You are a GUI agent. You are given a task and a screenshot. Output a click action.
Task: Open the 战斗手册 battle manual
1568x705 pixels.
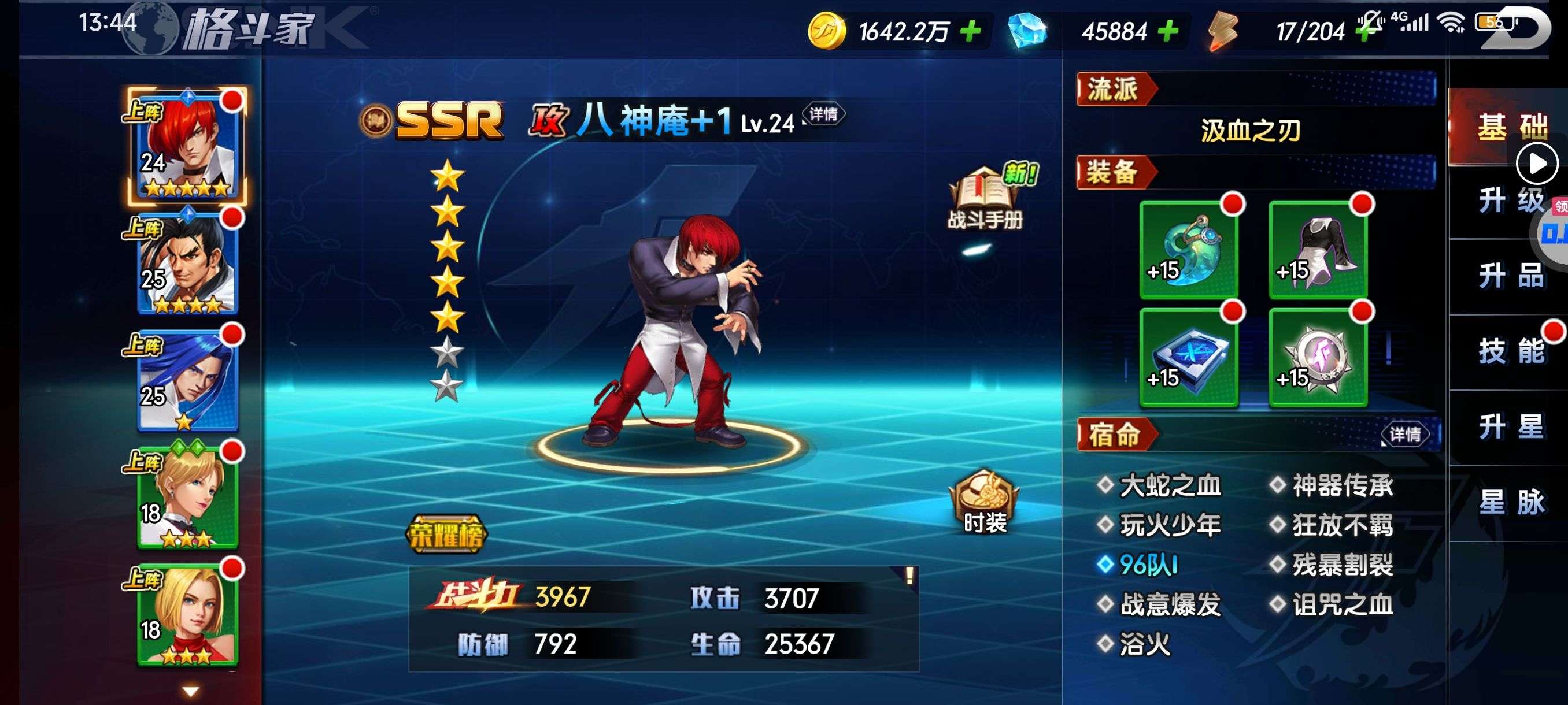click(x=985, y=198)
